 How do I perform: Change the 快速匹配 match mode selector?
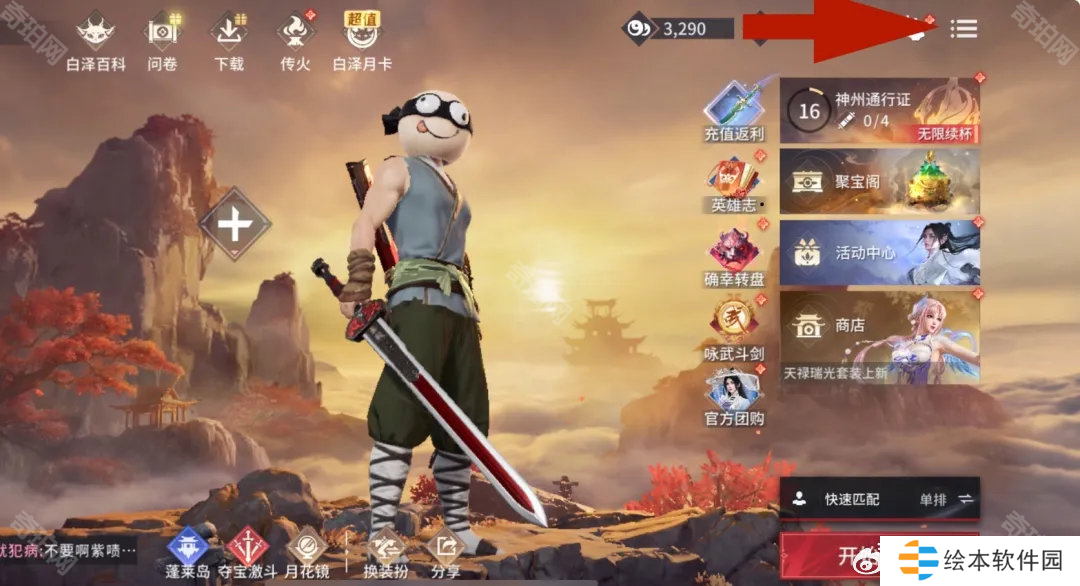pyautogui.click(x=879, y=498)
